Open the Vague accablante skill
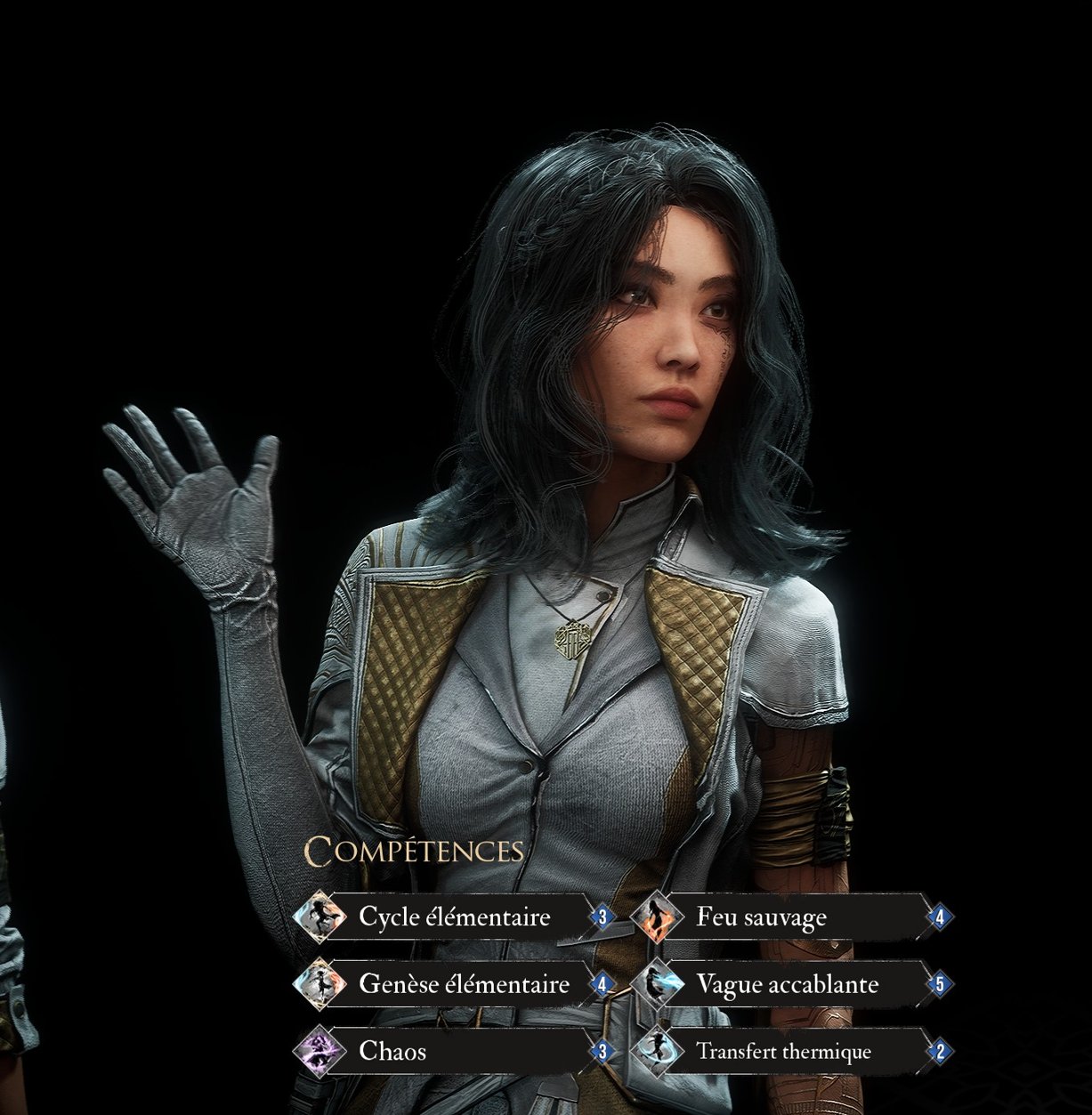This screenshot has width=1092, height=1115. point(787,984)
